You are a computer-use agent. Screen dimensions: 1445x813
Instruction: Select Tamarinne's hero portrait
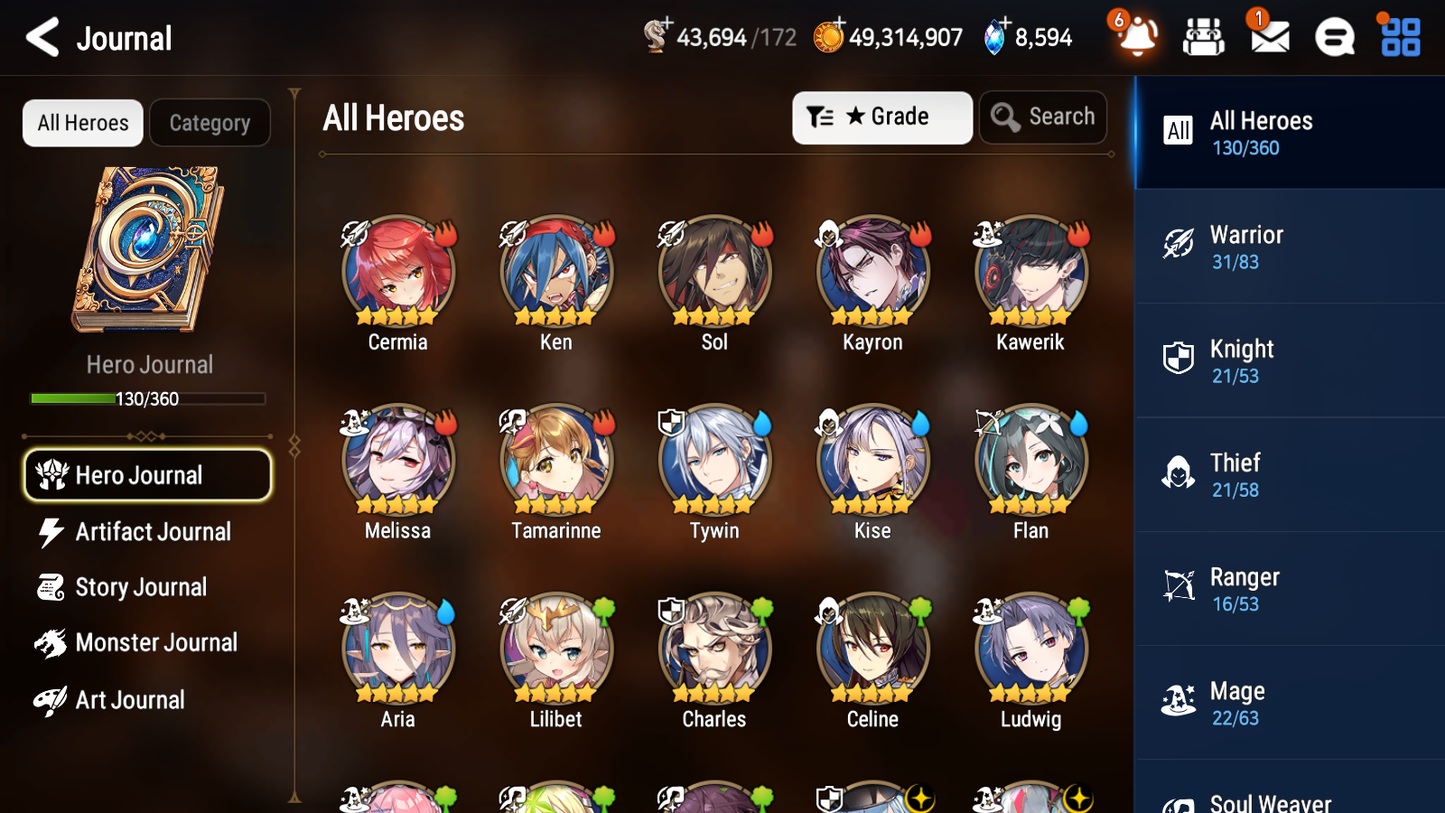coord(556,460)
